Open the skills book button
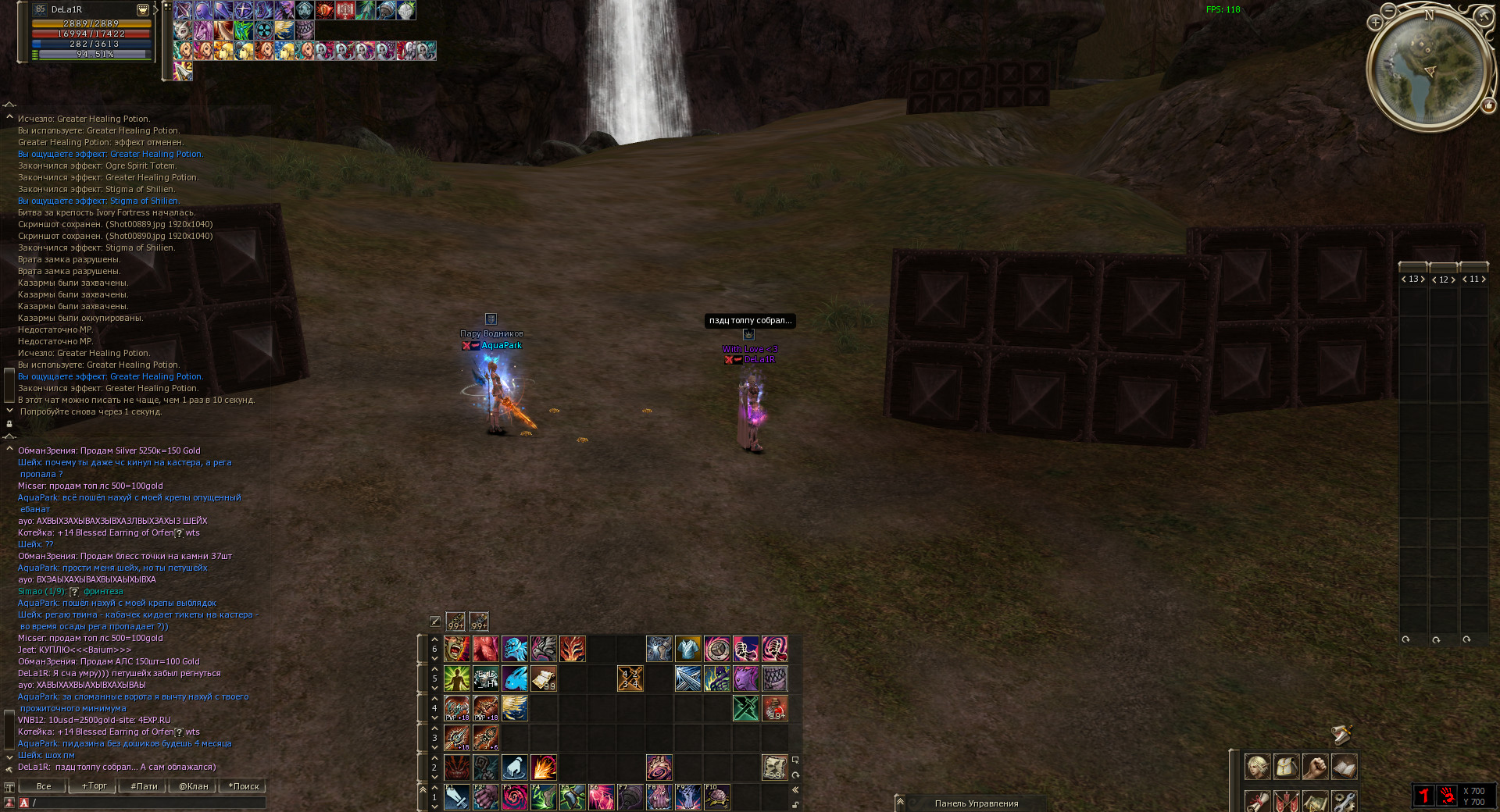The image size is (1500, 812). (1344, 767)
